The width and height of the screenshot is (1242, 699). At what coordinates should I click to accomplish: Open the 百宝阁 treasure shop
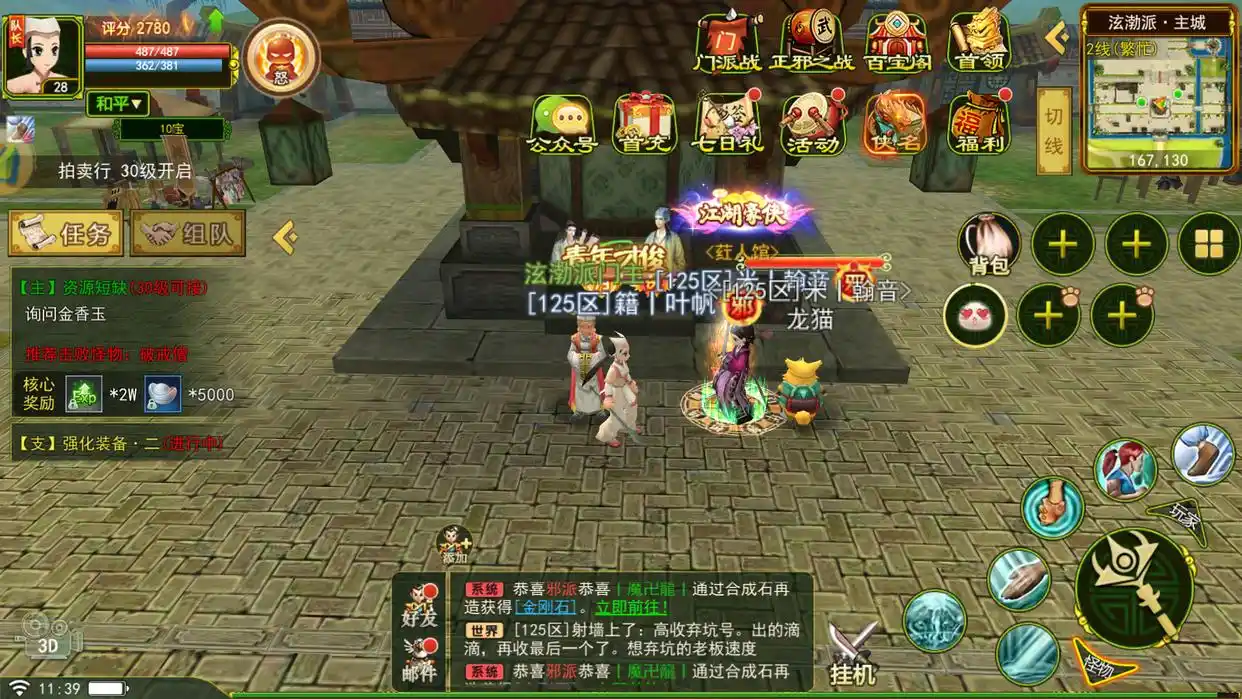pyautogui.click(x=897, y=42)
